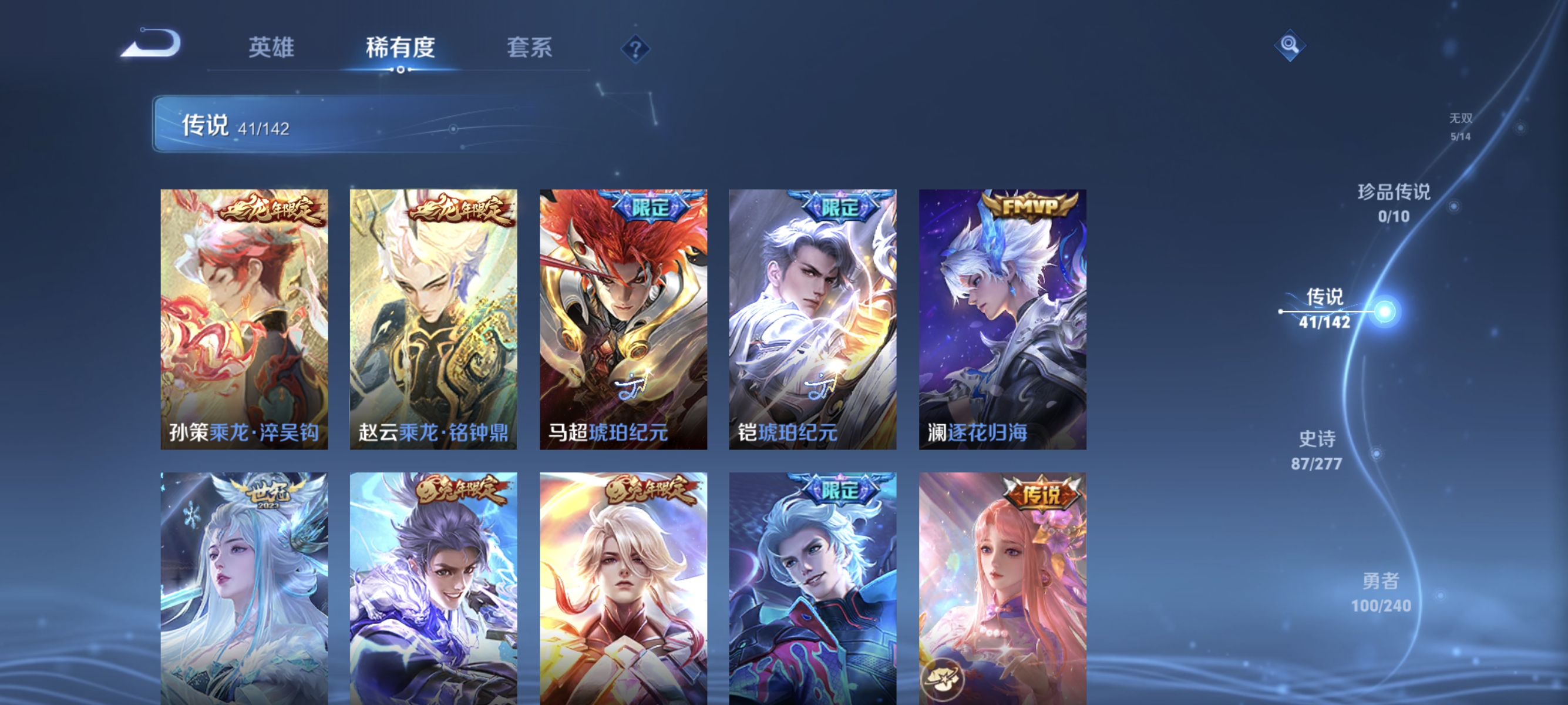Open the 赵云乘龙·铭钟鼎 skin thumbnail
1568x705 pixels.
tap(434, 317)
